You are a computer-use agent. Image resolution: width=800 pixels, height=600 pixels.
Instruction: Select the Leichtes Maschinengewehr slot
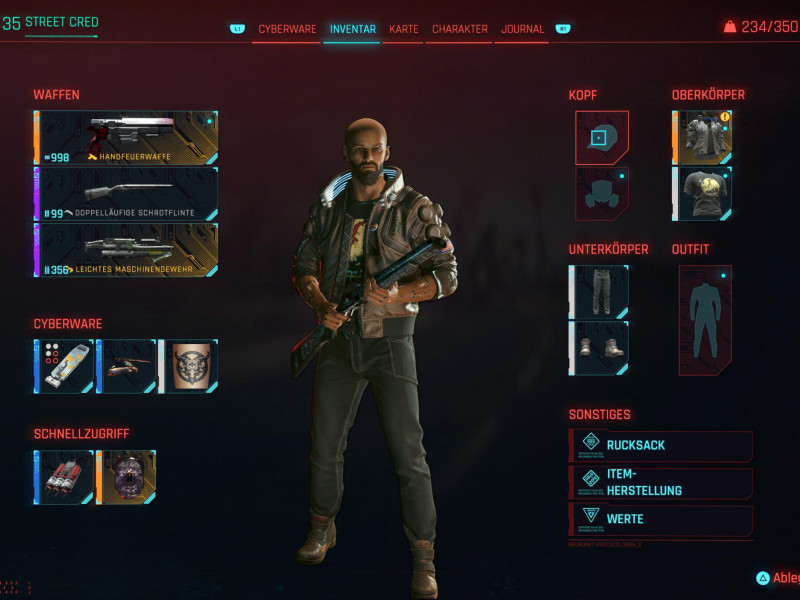tap(126, 249)
